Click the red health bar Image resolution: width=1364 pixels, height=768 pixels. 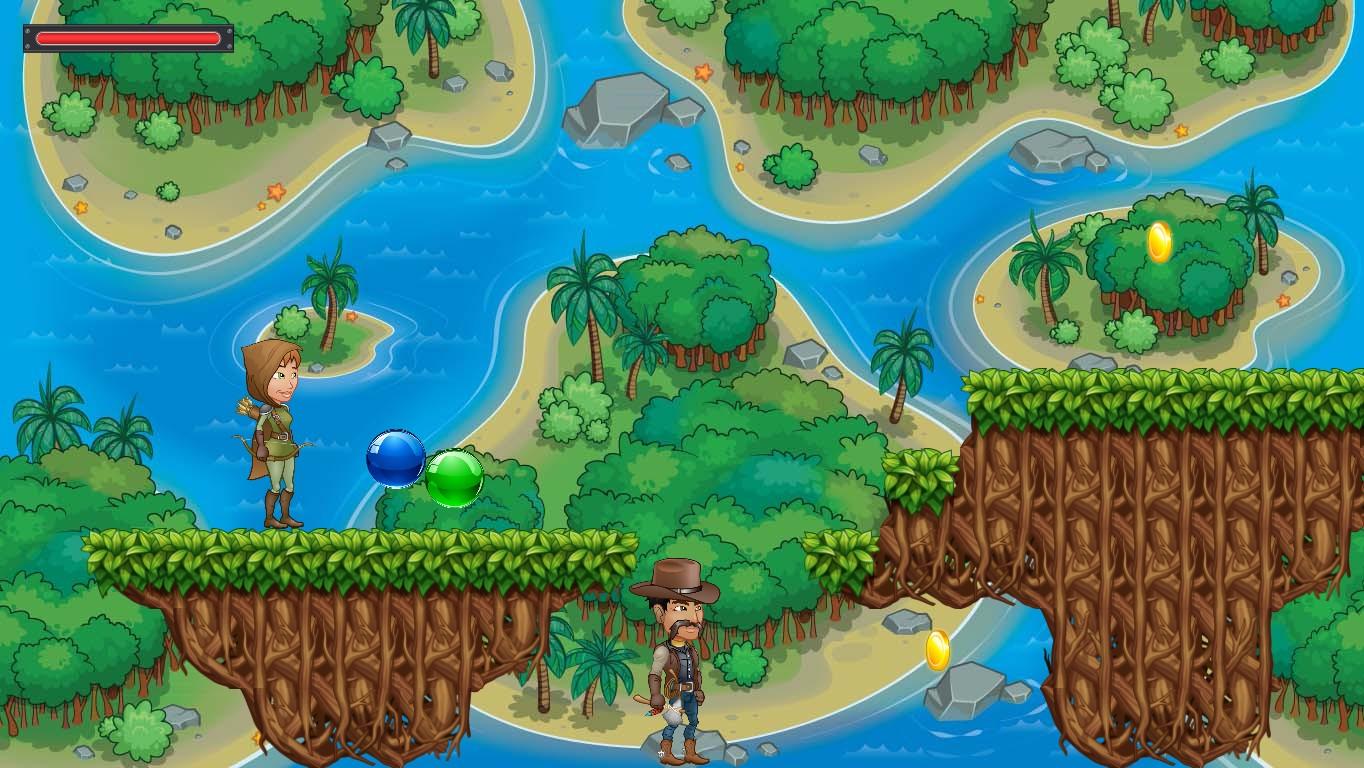pyautogui.click(x=130, y=38)
